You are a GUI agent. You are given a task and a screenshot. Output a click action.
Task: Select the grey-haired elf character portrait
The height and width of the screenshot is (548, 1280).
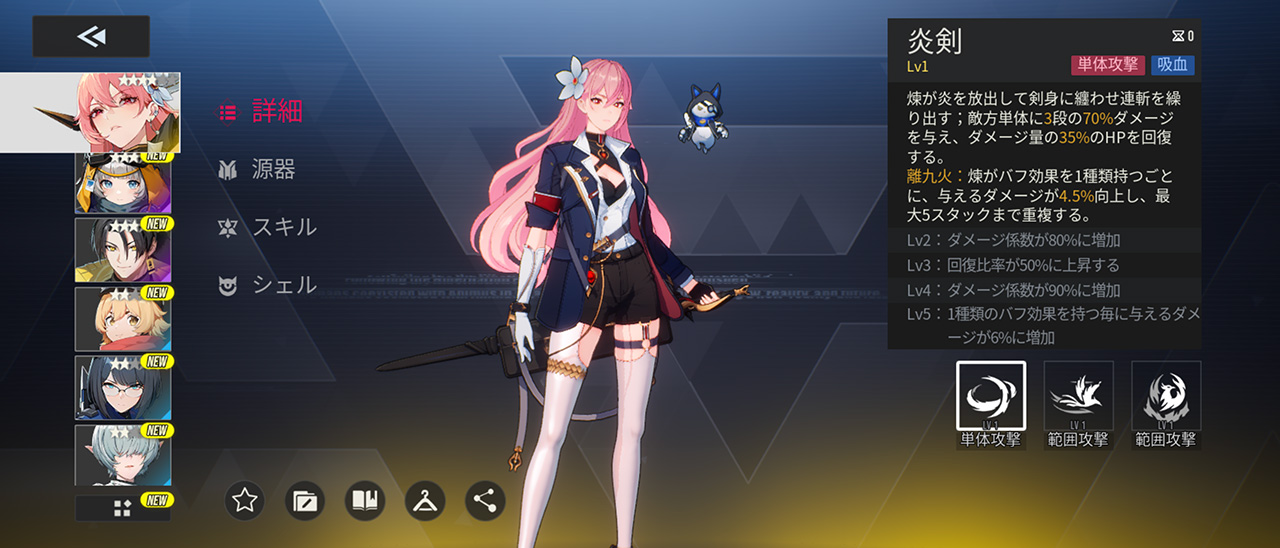tap(123, 455)
